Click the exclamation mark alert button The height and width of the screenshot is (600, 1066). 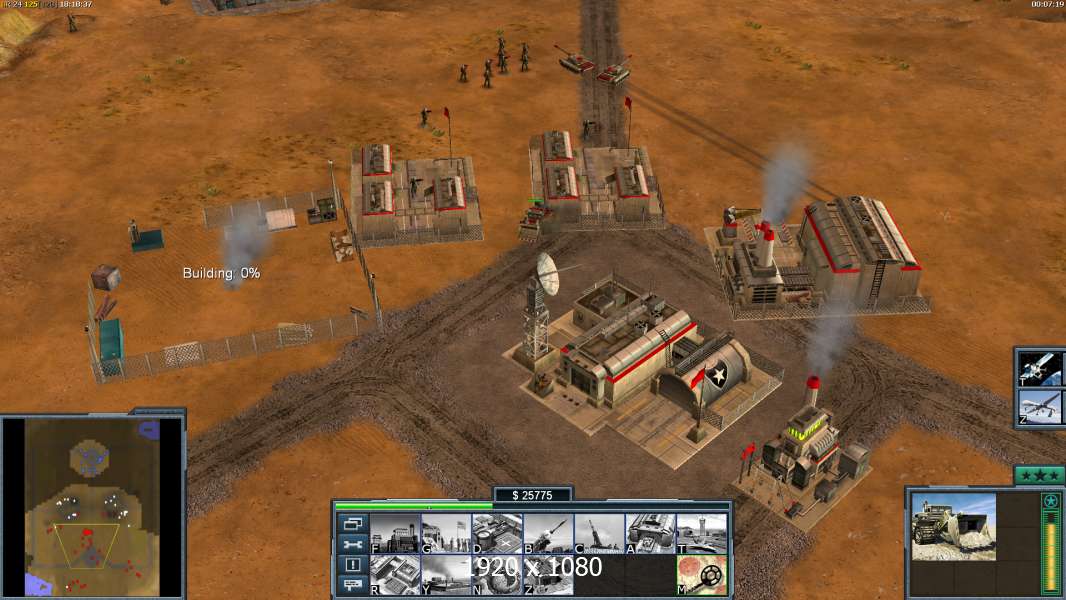click(x=352, y=565)
